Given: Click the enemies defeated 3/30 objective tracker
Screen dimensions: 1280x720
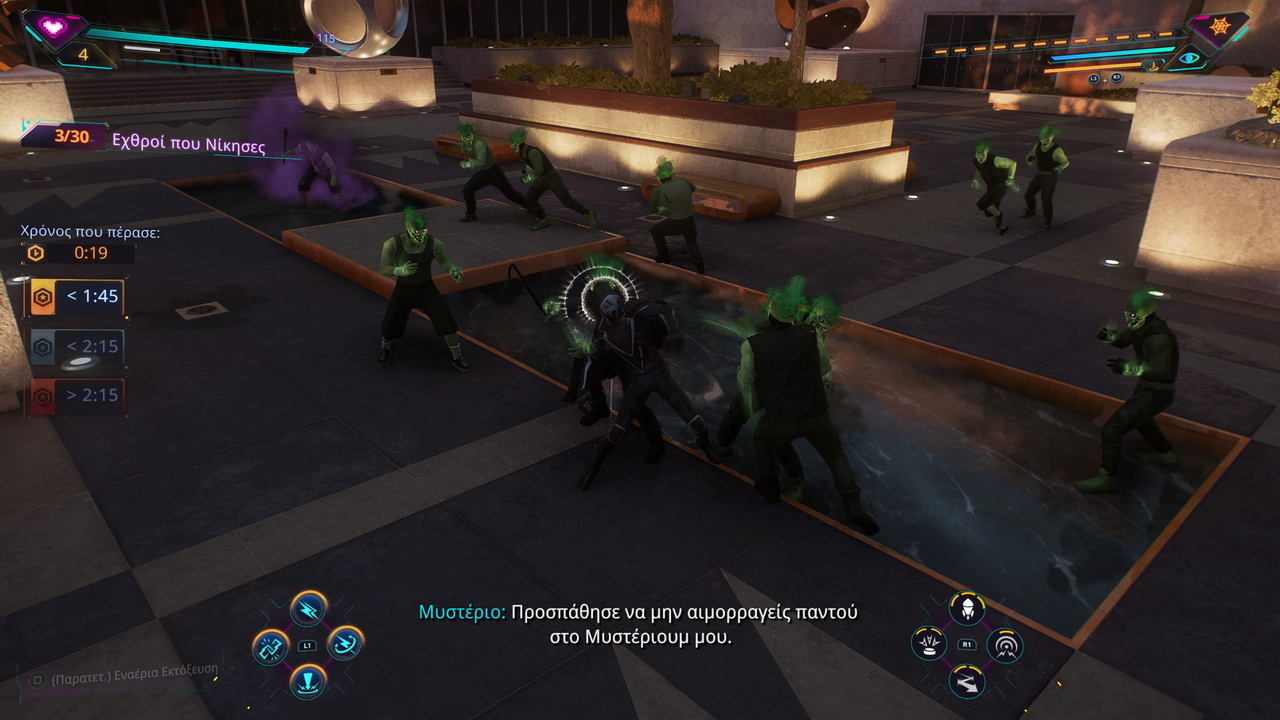Looking at the screenshot, I should [x=145, y=139].
